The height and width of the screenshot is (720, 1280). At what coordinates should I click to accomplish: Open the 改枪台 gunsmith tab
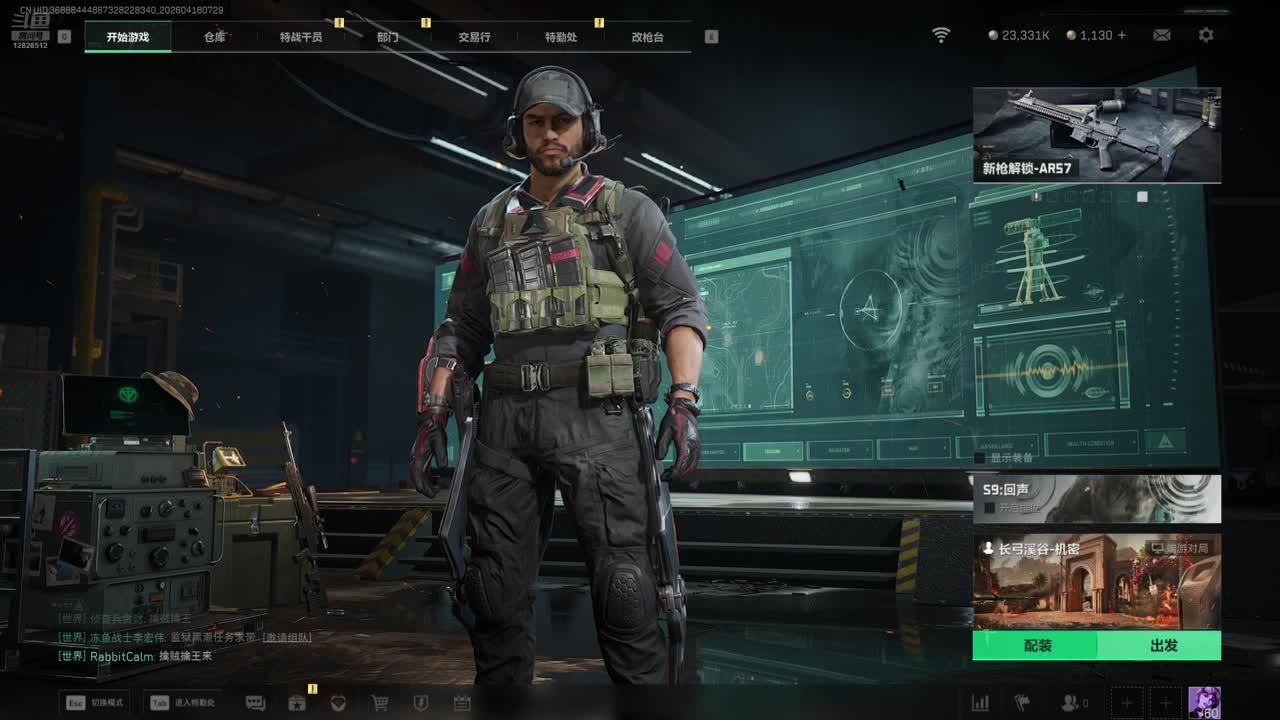[x=647, y=37]
